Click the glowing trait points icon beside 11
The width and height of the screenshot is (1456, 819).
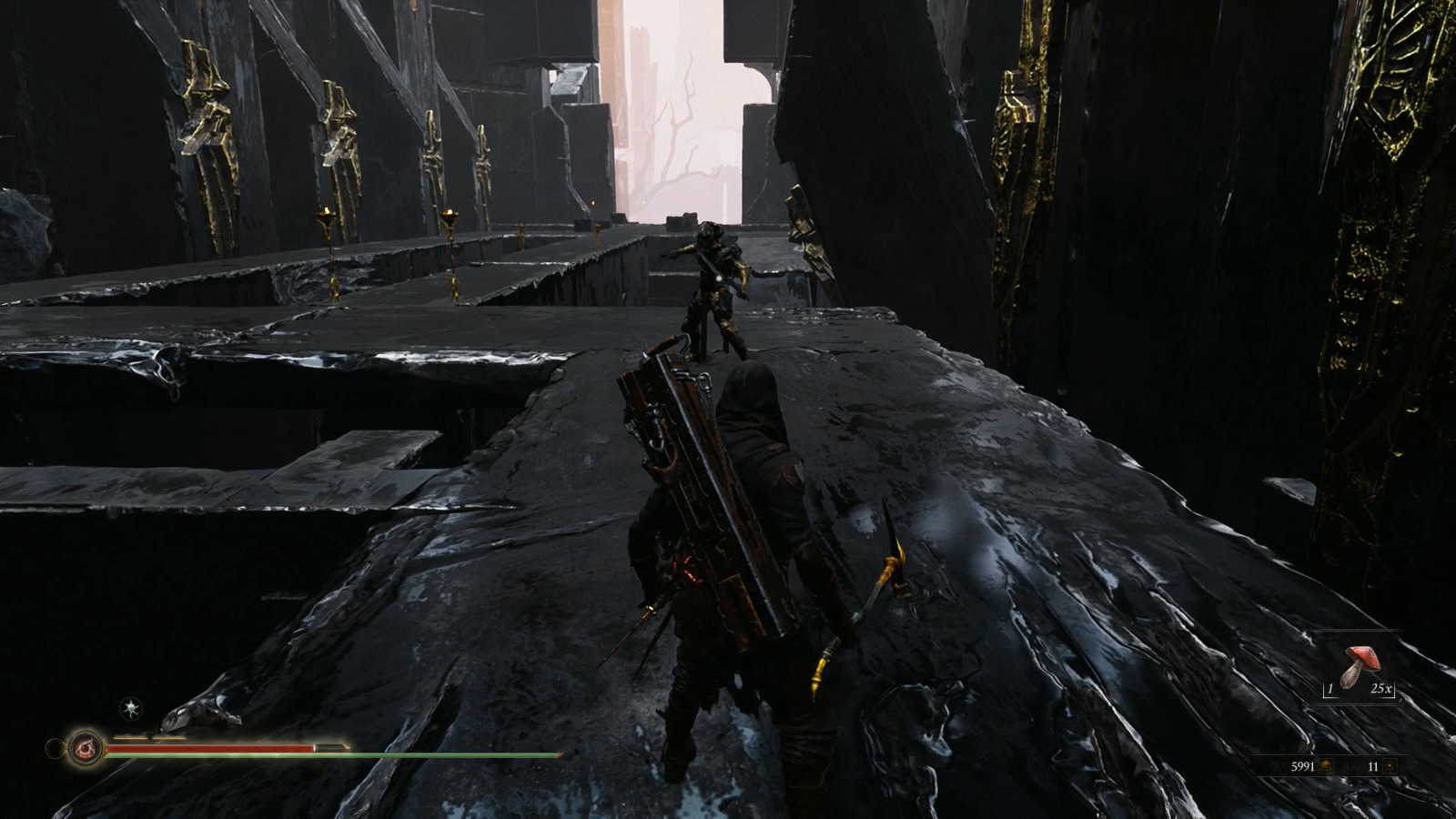point(1390,766)
